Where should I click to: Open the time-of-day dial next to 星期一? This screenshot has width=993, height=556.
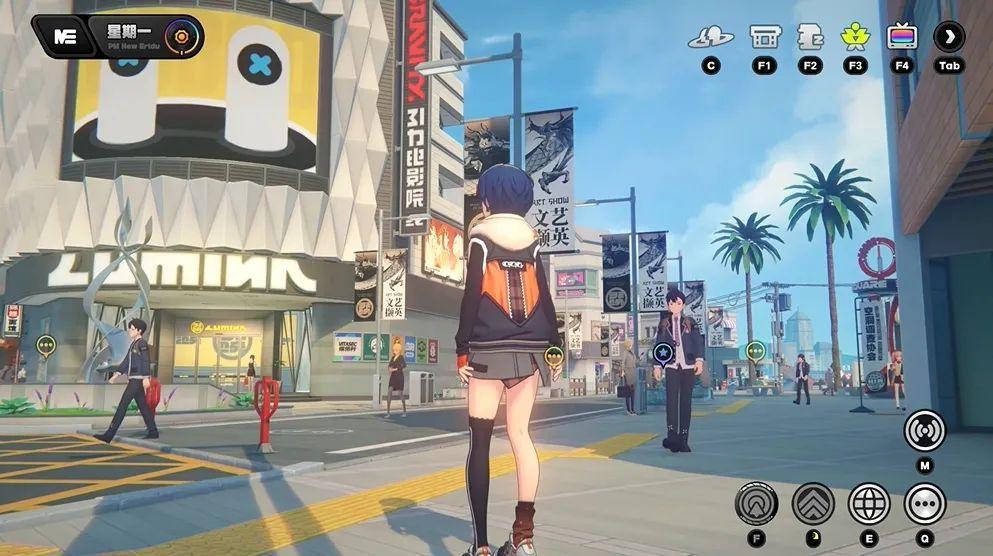[x=184, y=37]
